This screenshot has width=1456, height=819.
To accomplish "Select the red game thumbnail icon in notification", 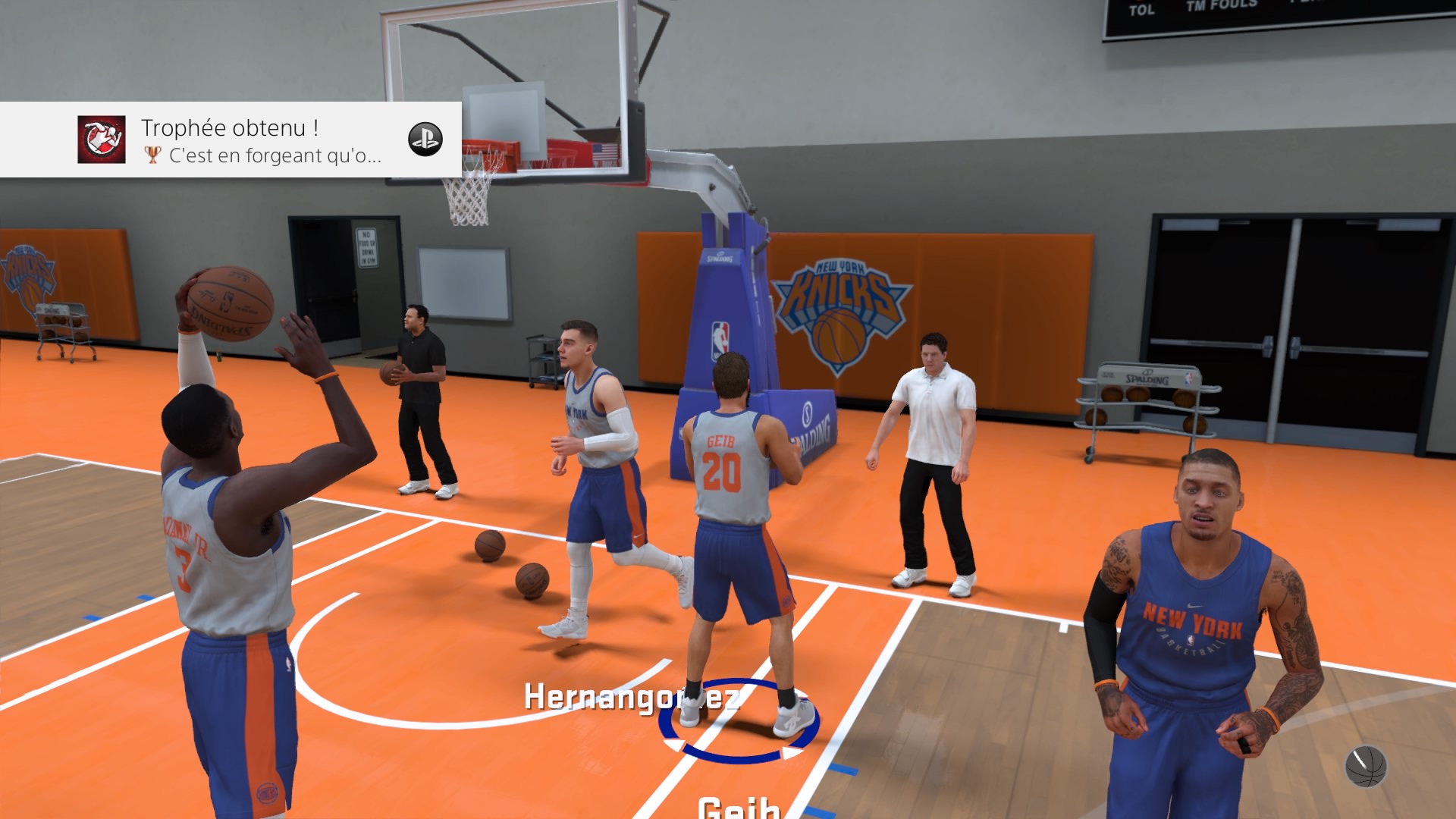I will (x=102, y=139).
